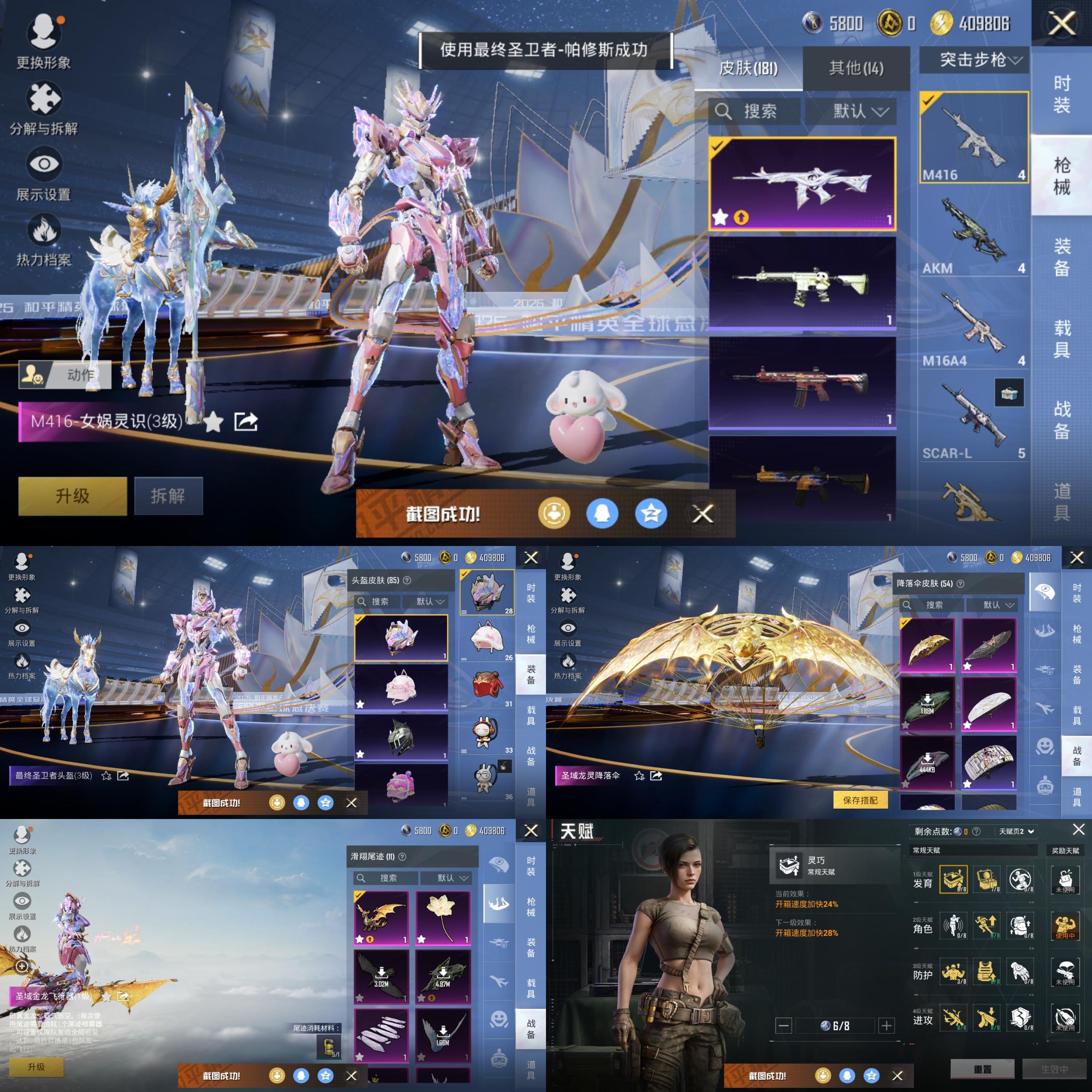Increase talent points with the plus button

(886, 1025)
